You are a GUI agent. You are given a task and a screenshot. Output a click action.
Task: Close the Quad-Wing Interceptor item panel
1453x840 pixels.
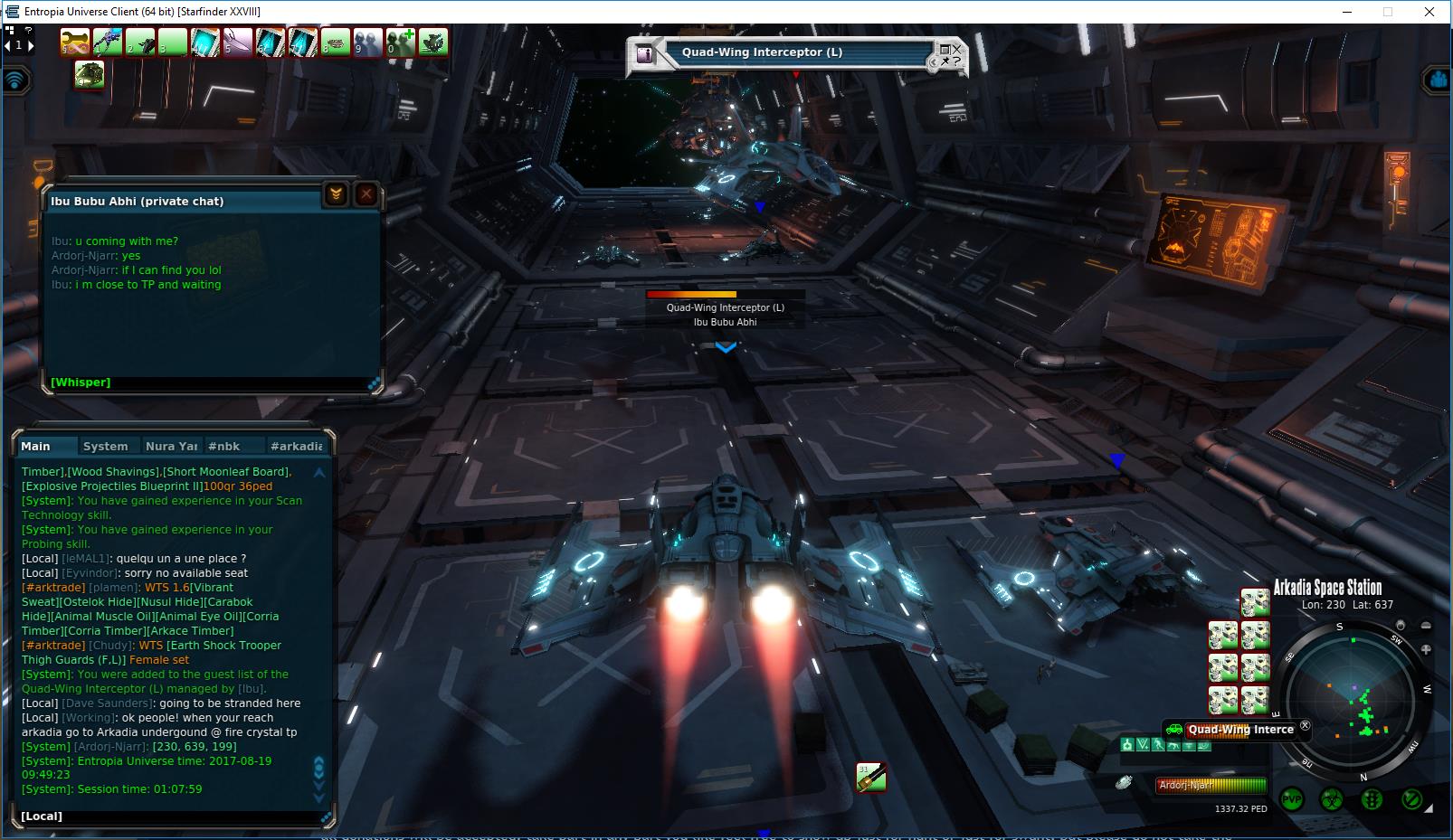pos(956,49)
